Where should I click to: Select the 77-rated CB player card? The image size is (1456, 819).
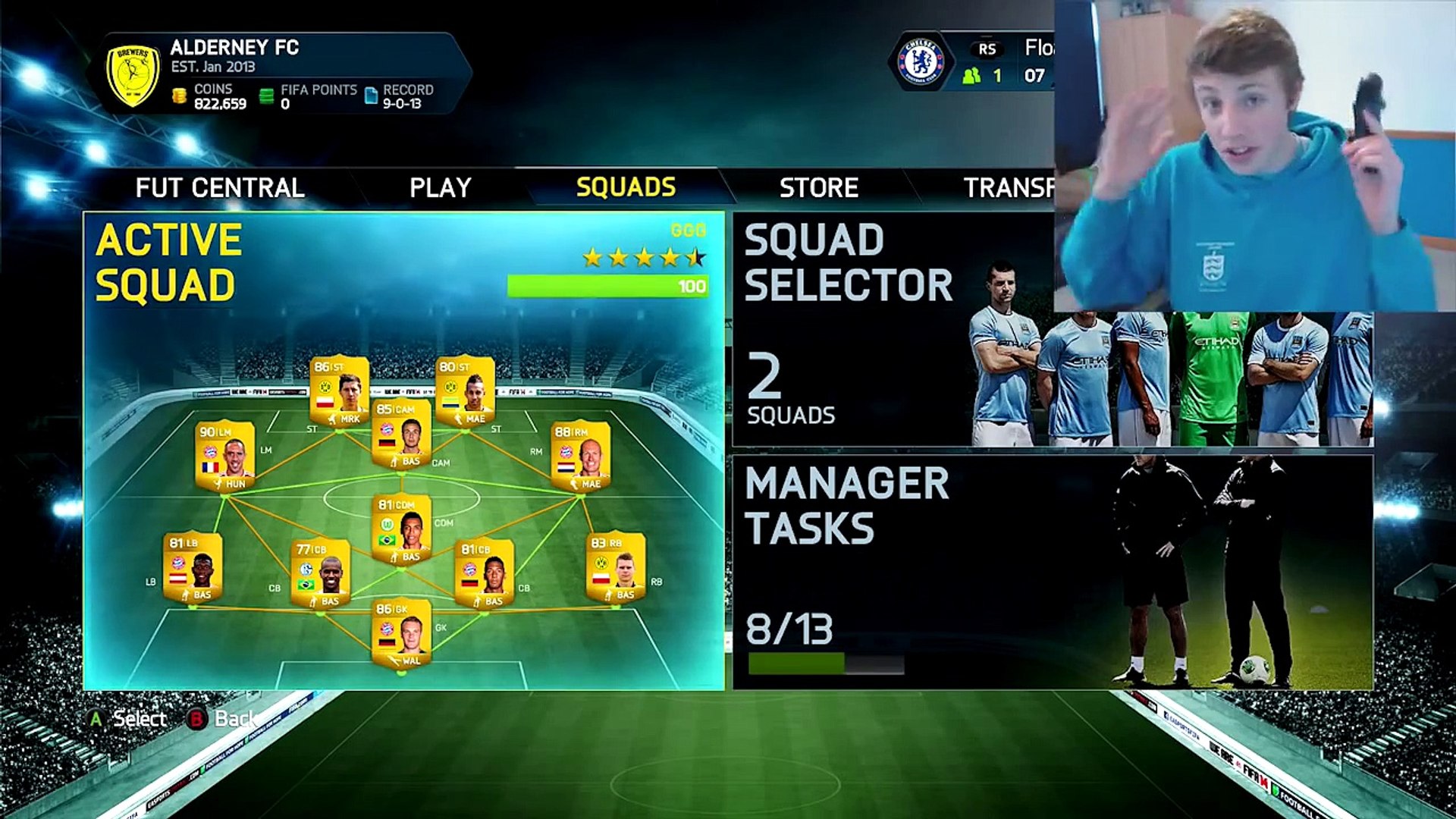point(320,574)
